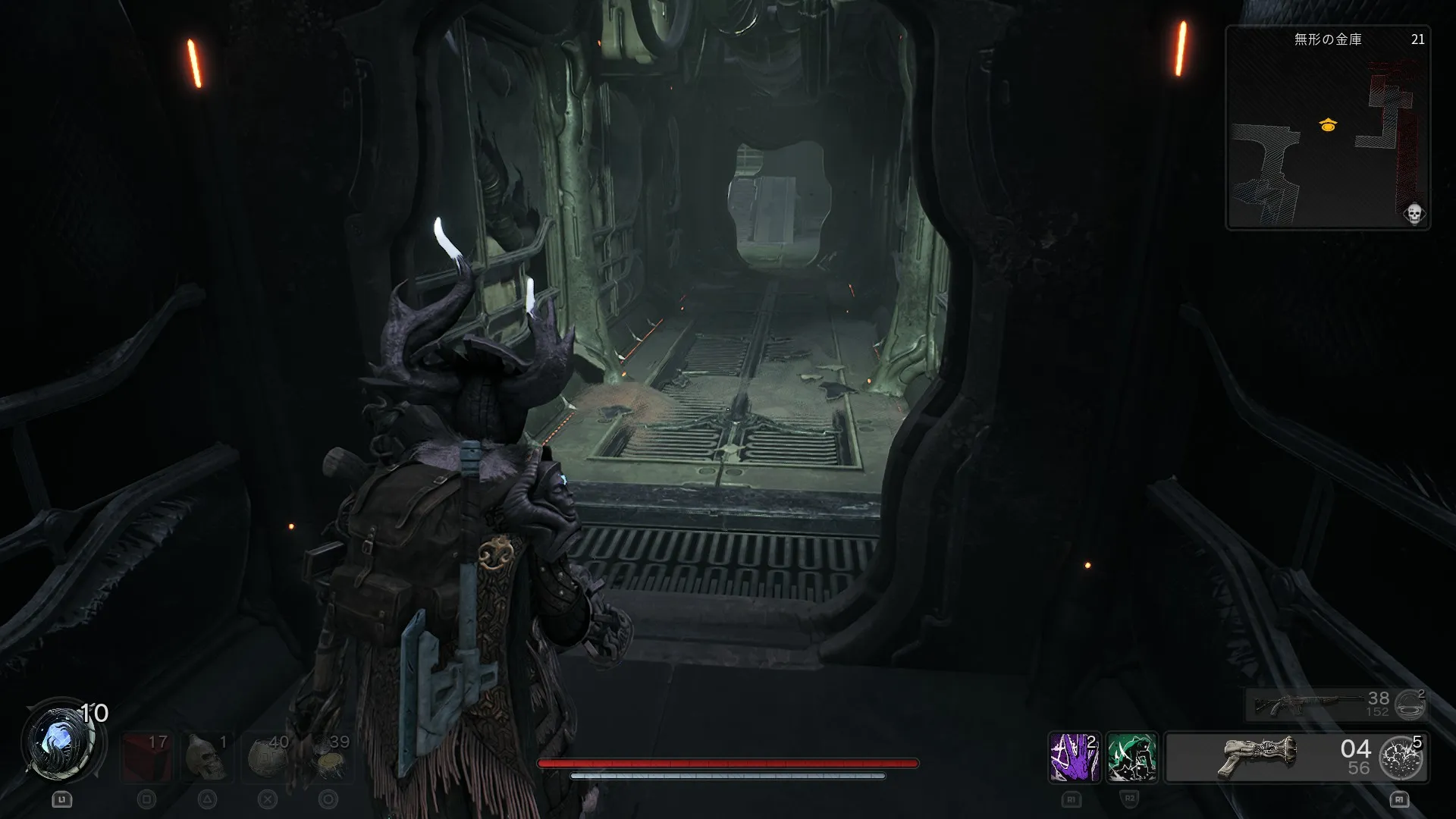Viewport: 1456px width, 819px height.
Task: Activate the green crouching figure skill
Action: pos(1131,757)
